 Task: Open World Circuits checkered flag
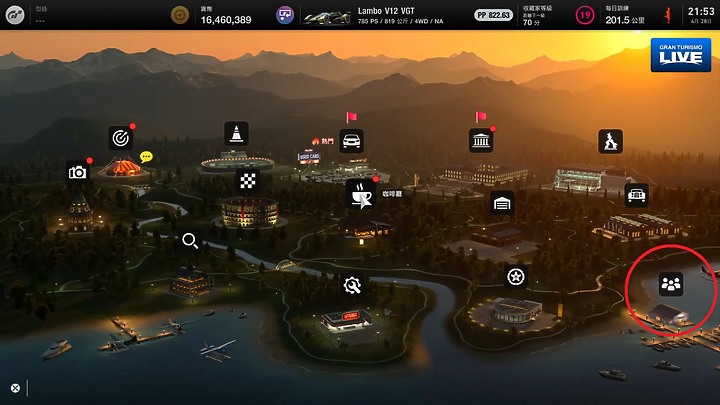pyautogui.click(x=246, y=181)
